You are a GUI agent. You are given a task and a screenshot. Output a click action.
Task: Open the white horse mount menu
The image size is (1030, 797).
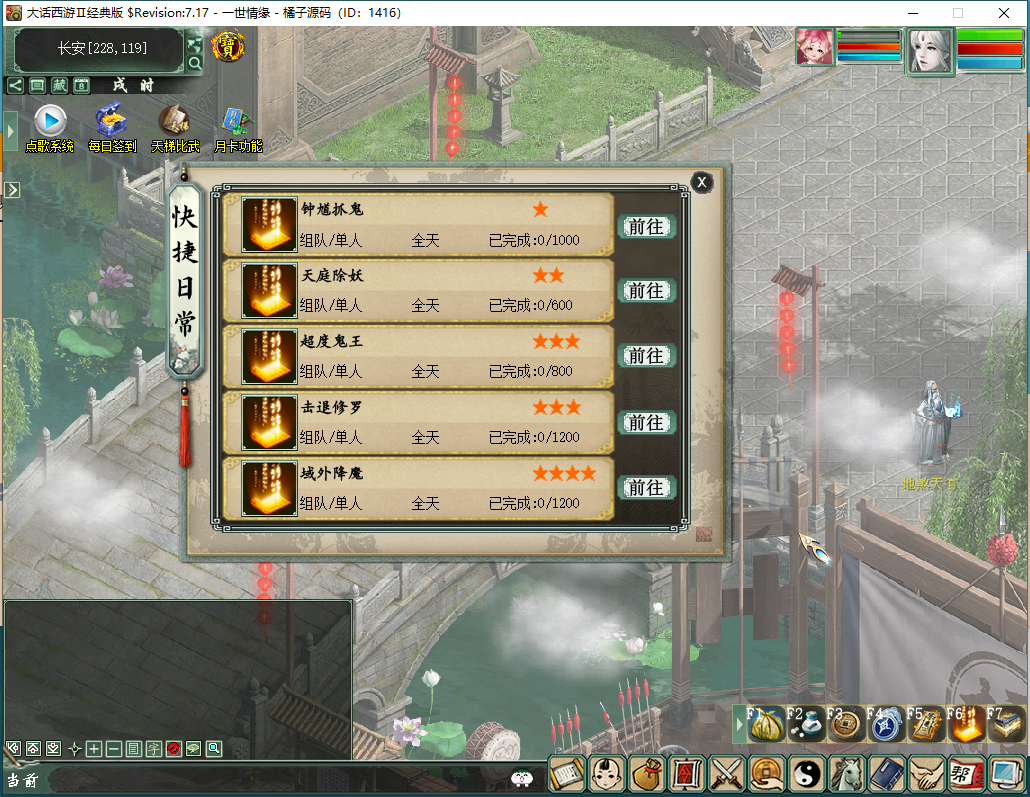(846, 775)
